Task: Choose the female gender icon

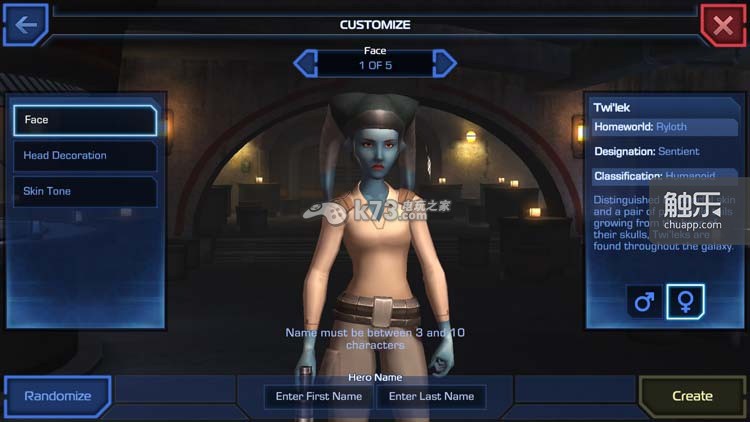Action: [x=686, y=301]
